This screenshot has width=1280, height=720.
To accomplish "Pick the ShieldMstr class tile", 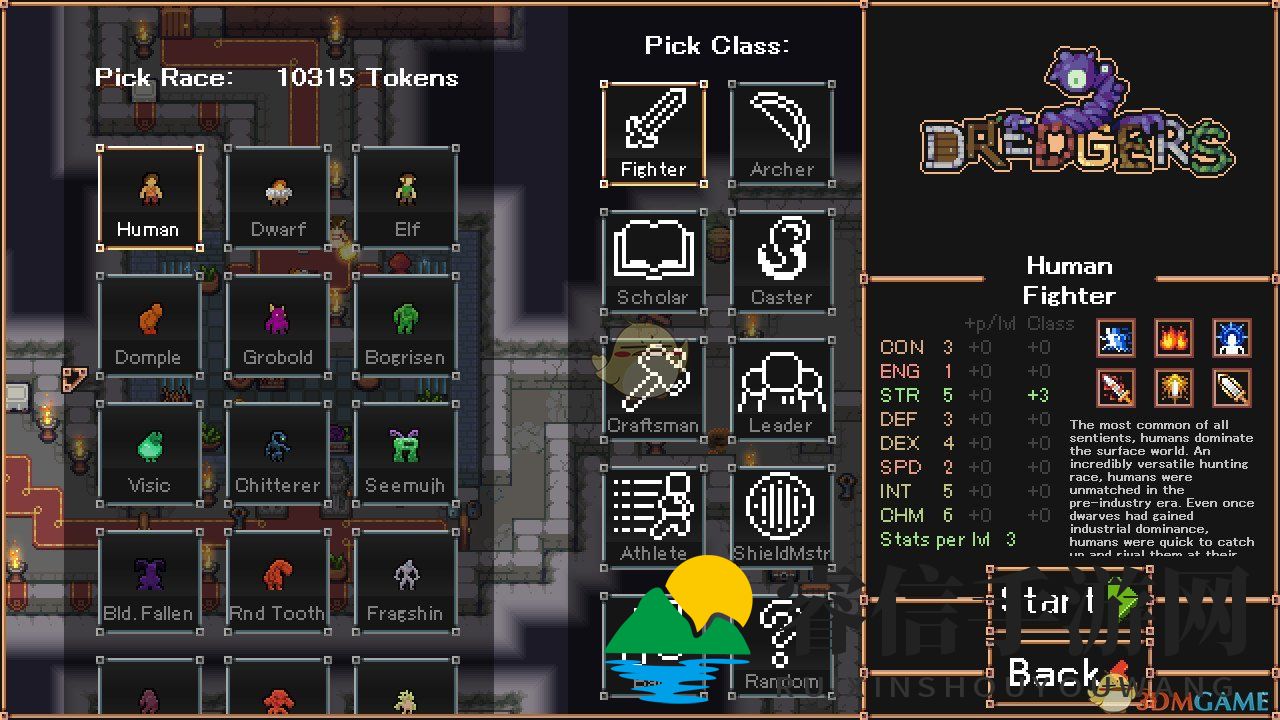I will tap(782, 517).
